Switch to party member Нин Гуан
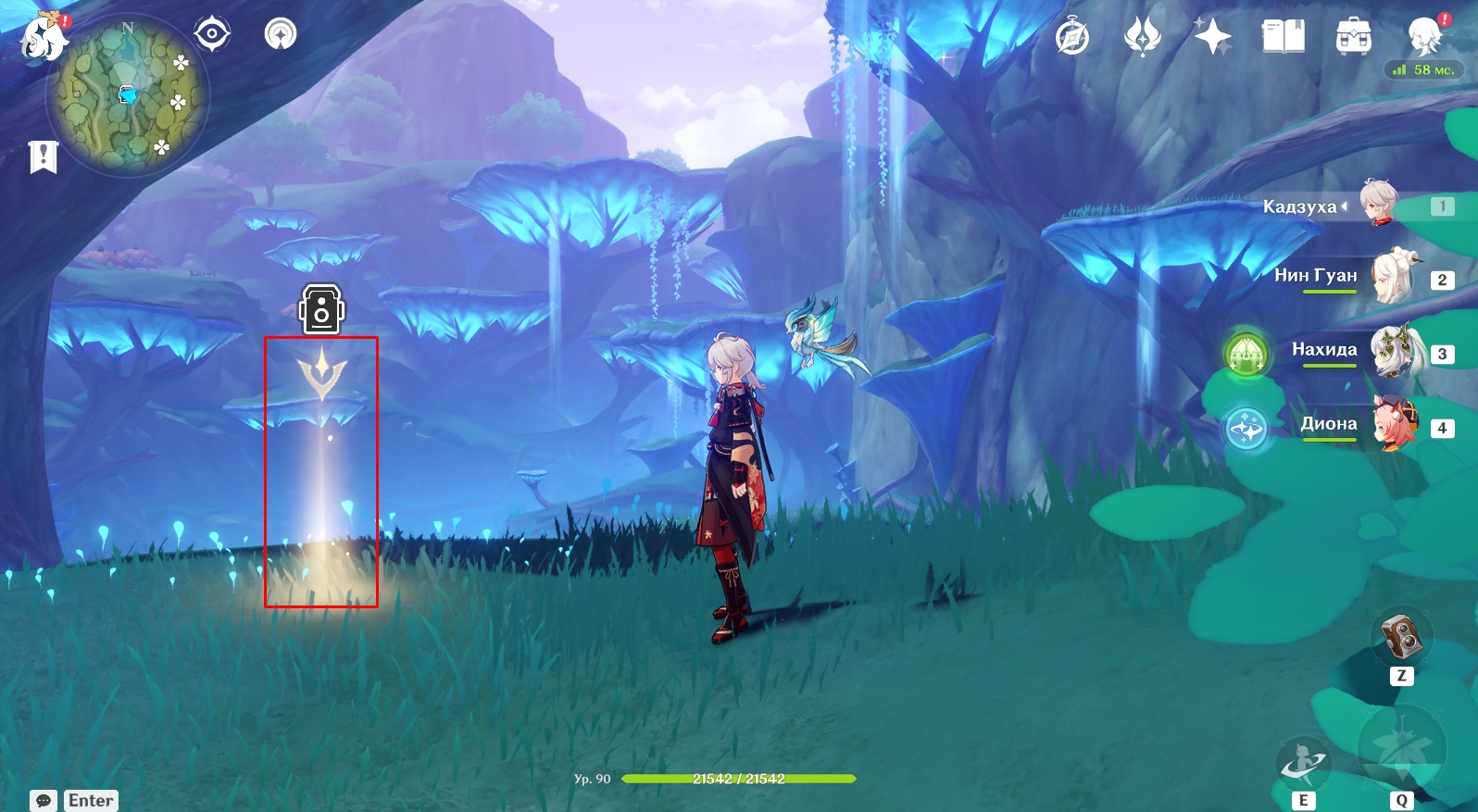 (x=1389, y=278)
